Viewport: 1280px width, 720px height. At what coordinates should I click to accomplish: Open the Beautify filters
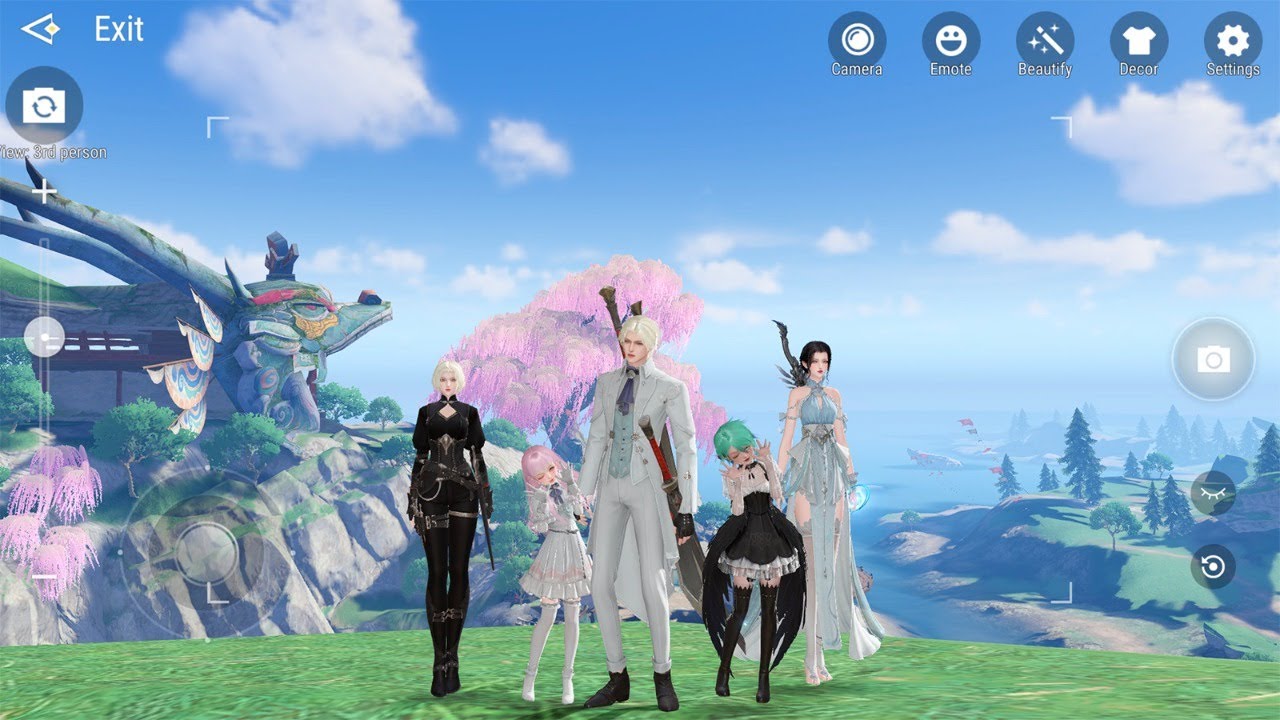(1045, 41)
